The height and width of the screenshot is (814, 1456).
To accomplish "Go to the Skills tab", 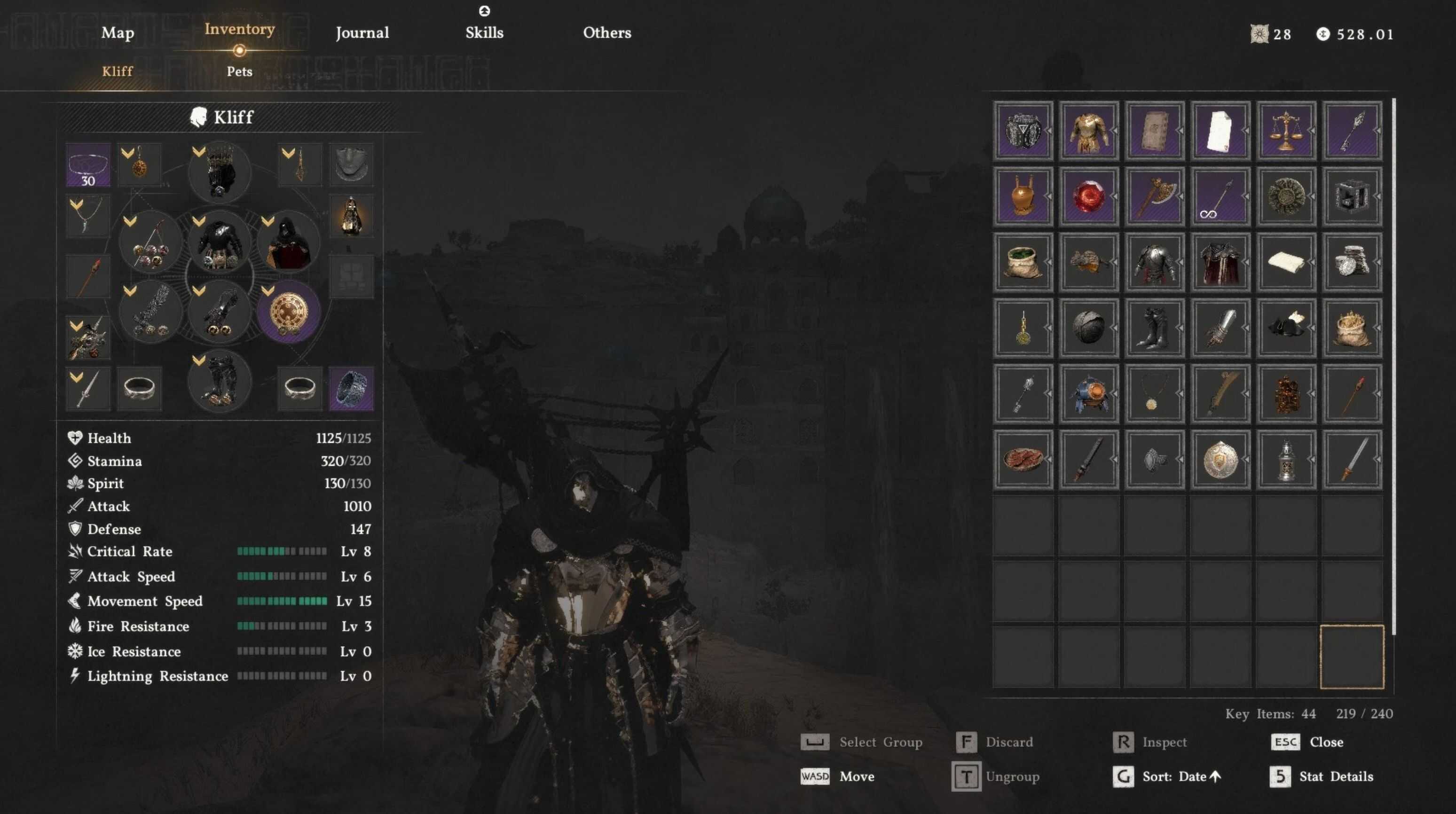I will pyautogui.click(x=484, y=33).
